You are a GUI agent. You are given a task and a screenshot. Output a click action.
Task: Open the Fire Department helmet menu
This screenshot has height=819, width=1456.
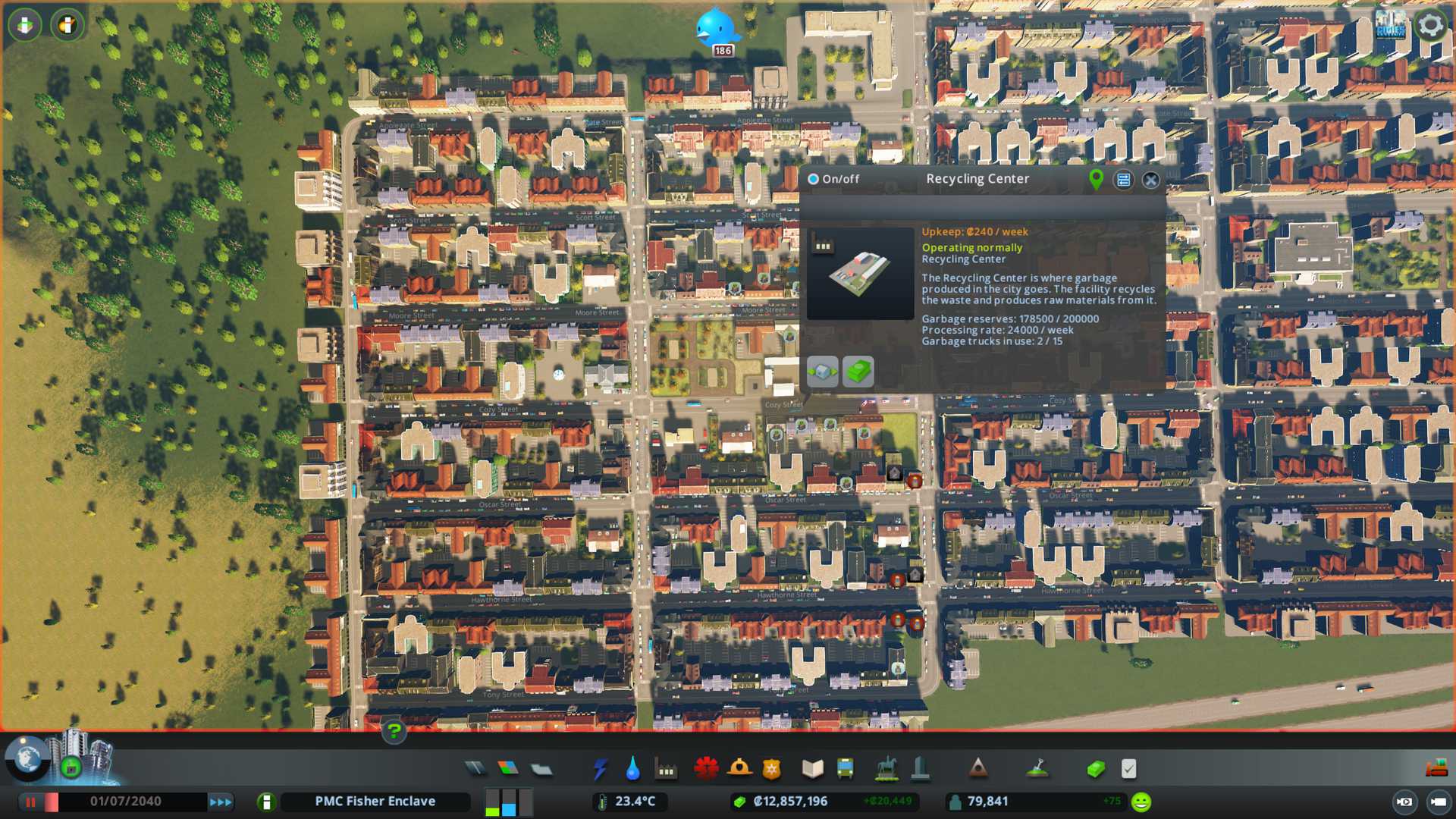click(739, 769)
